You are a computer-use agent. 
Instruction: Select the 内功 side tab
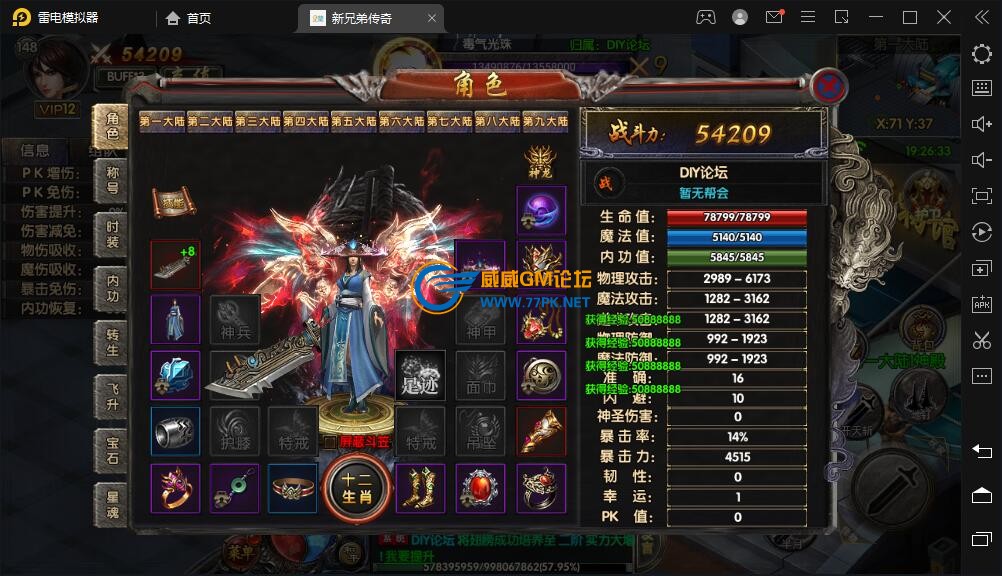tap(112, 289)
